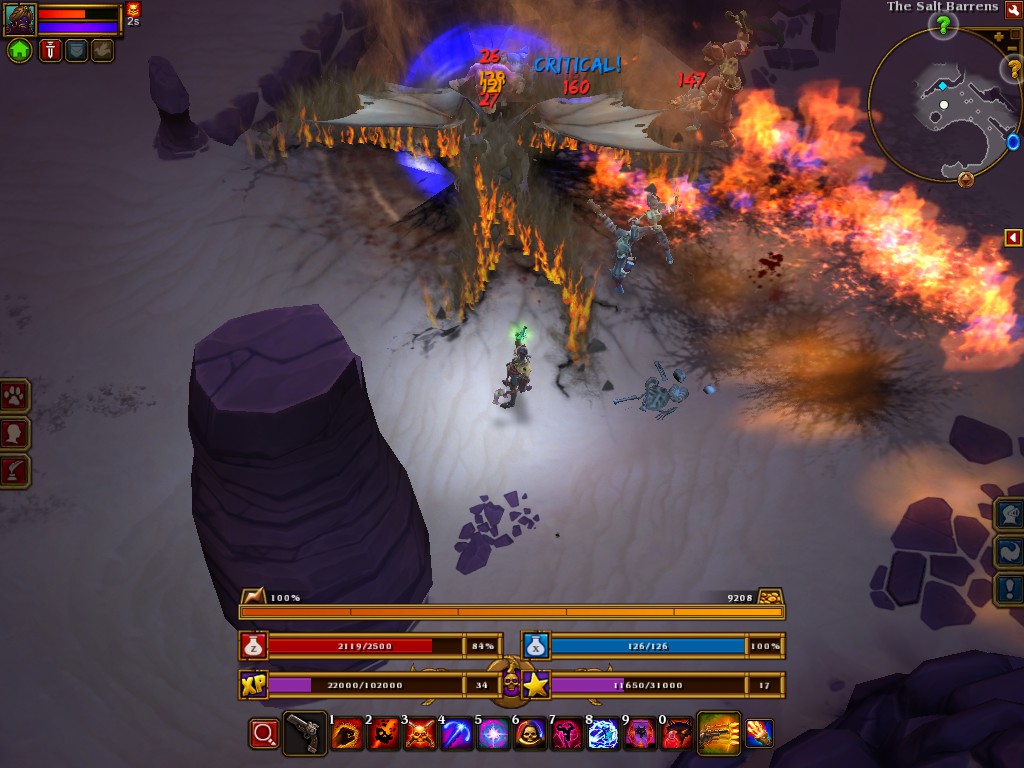Select the dove pet passive stance icon
This screenshot has width=1024, height=768.
pyautogui.click(x=102, y=51)
